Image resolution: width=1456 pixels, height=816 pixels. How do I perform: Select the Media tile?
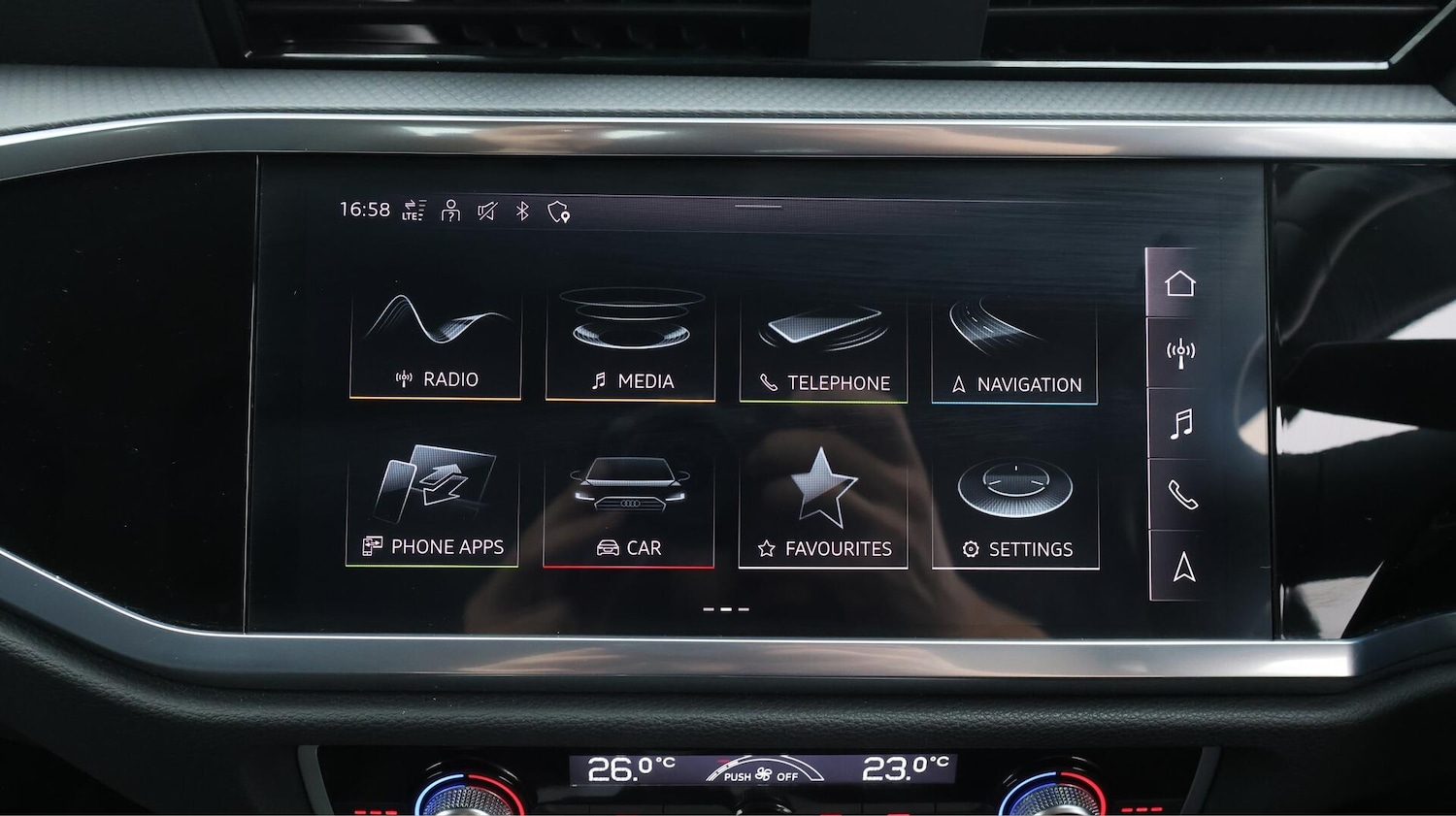coord(631,346)
